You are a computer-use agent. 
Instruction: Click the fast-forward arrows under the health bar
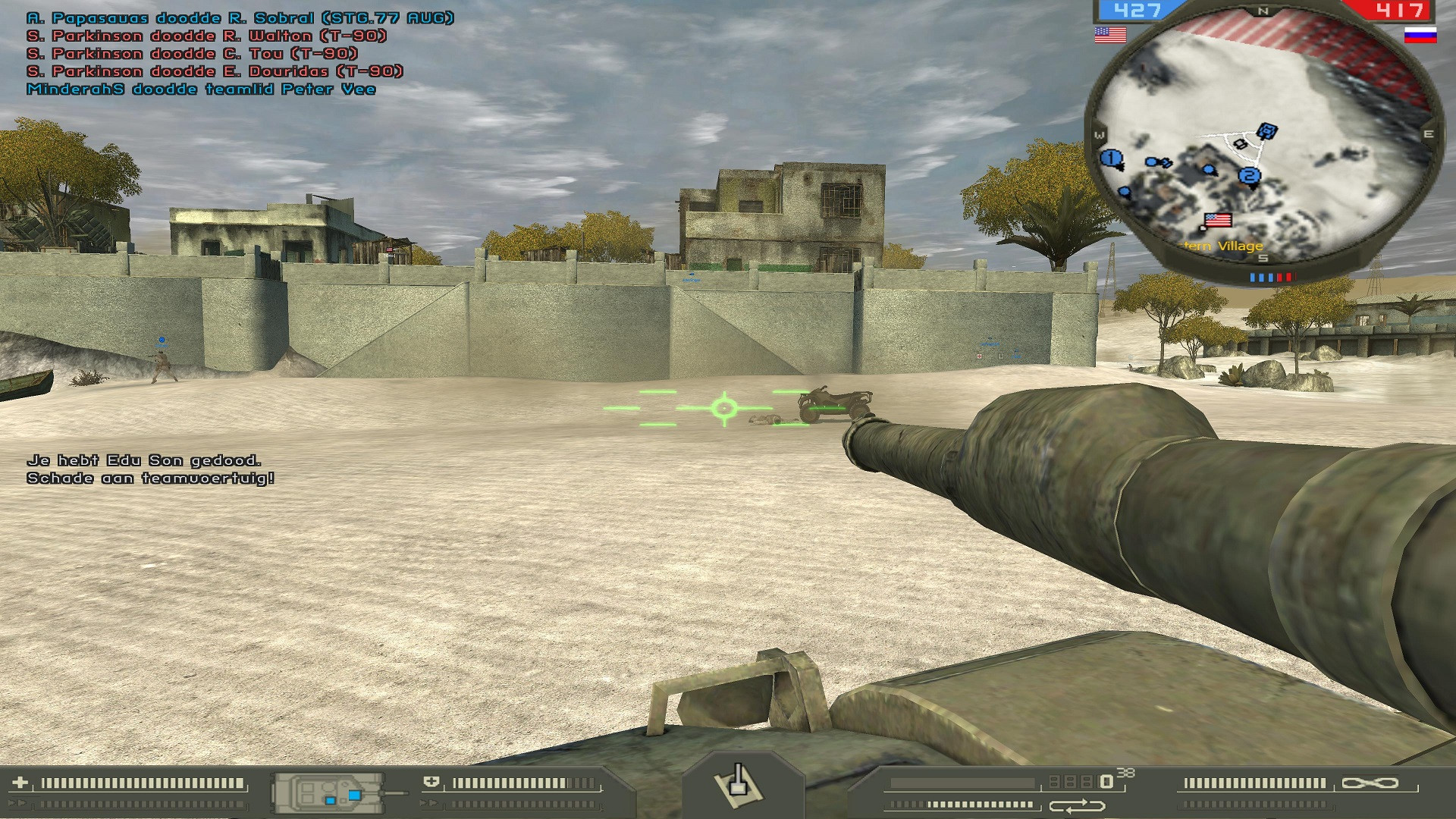pos(429,803)
